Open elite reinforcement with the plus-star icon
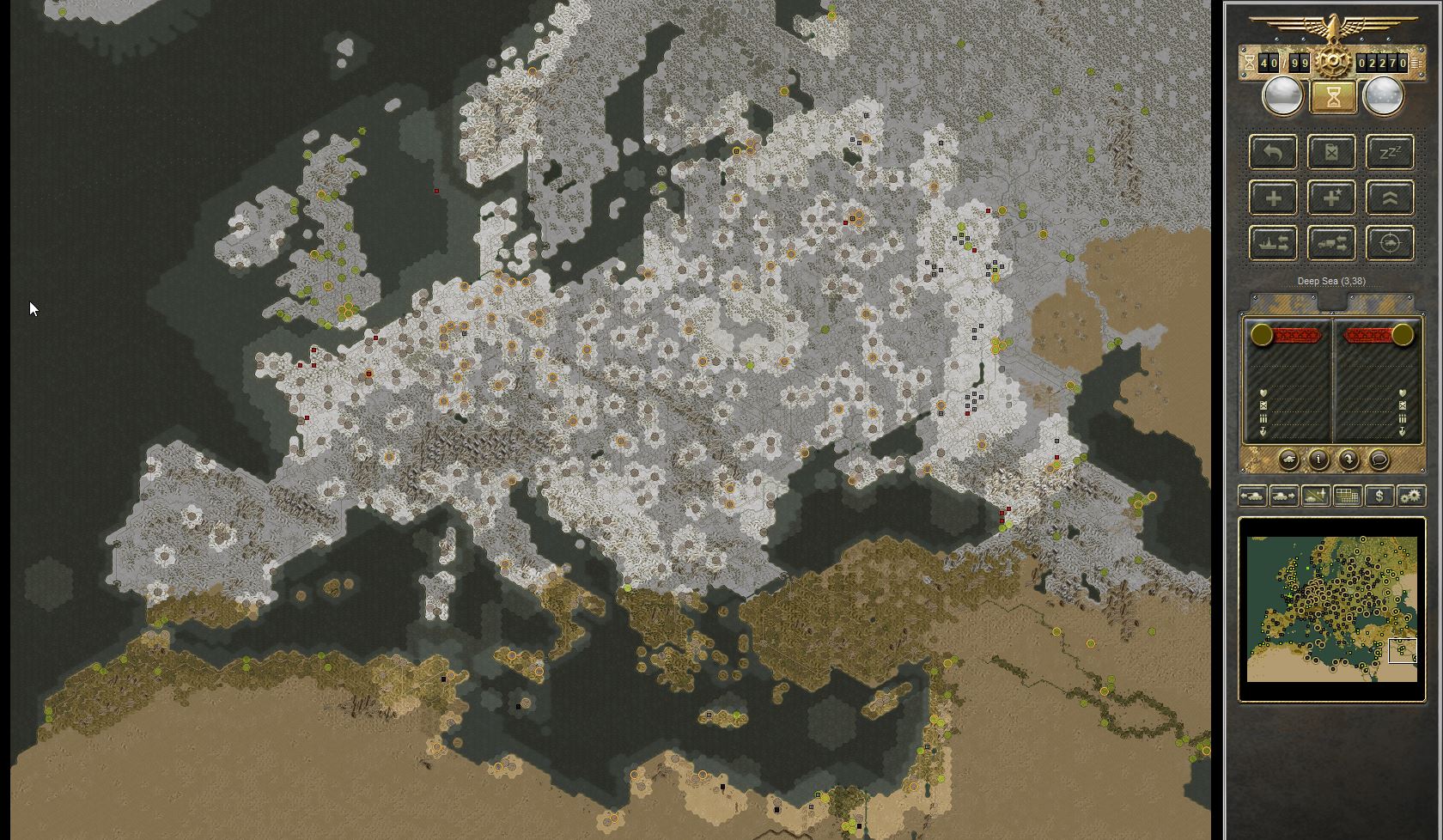 coord(1332,198)
